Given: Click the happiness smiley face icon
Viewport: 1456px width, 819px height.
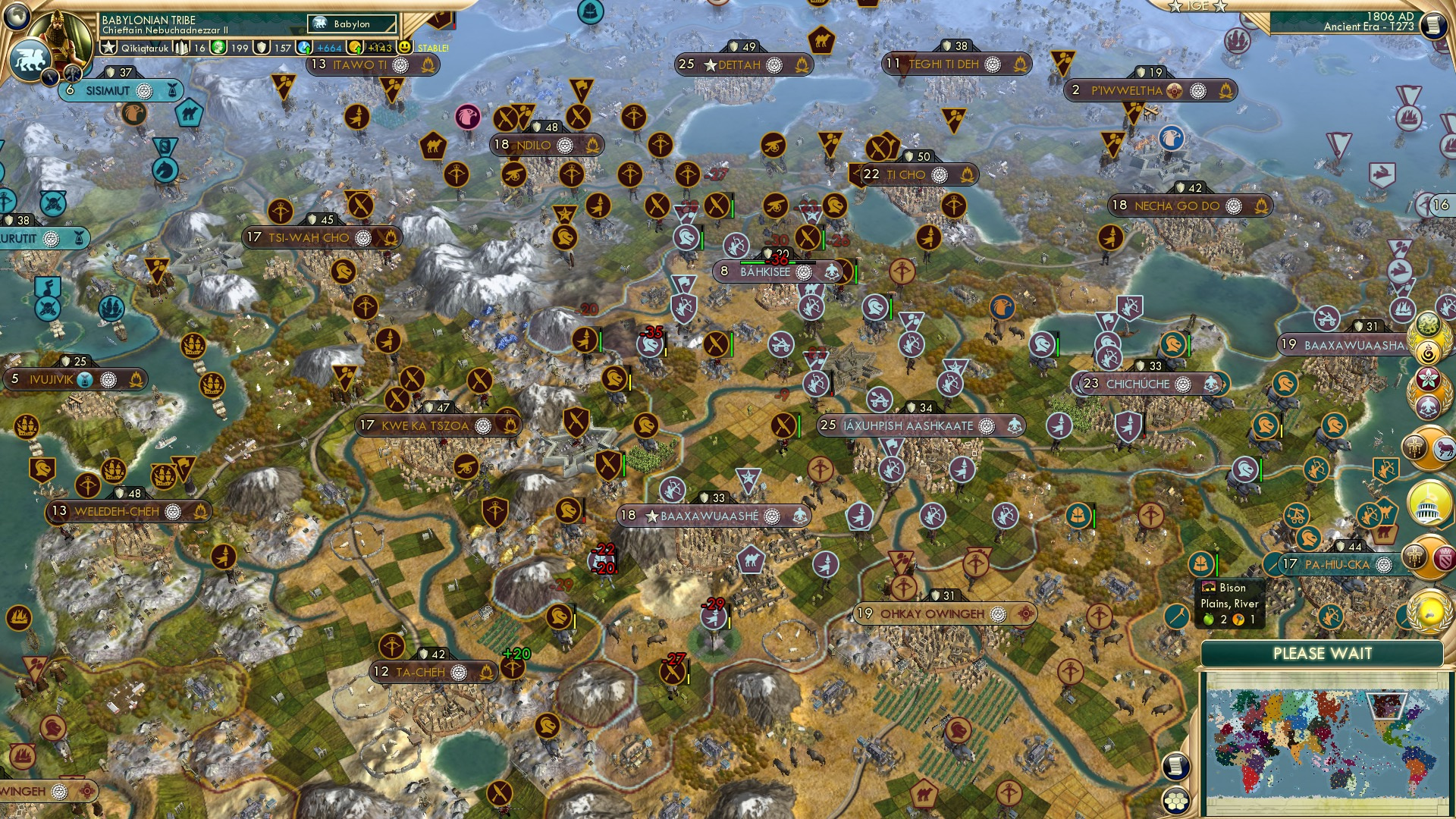Looking at the screenshot, I should point(406,47).
